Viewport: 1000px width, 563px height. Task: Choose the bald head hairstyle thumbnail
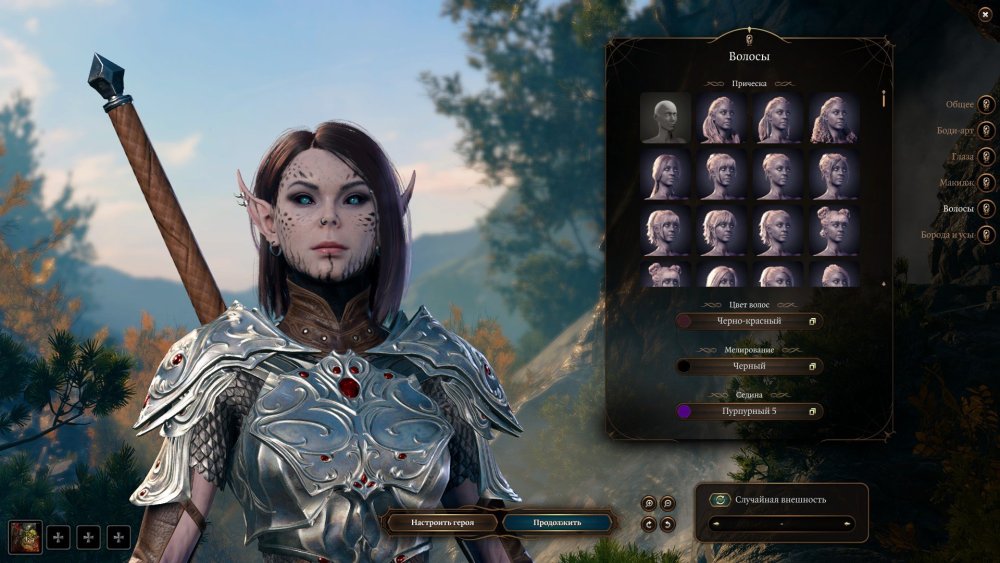pyautogui.click(x=665, y=118)
